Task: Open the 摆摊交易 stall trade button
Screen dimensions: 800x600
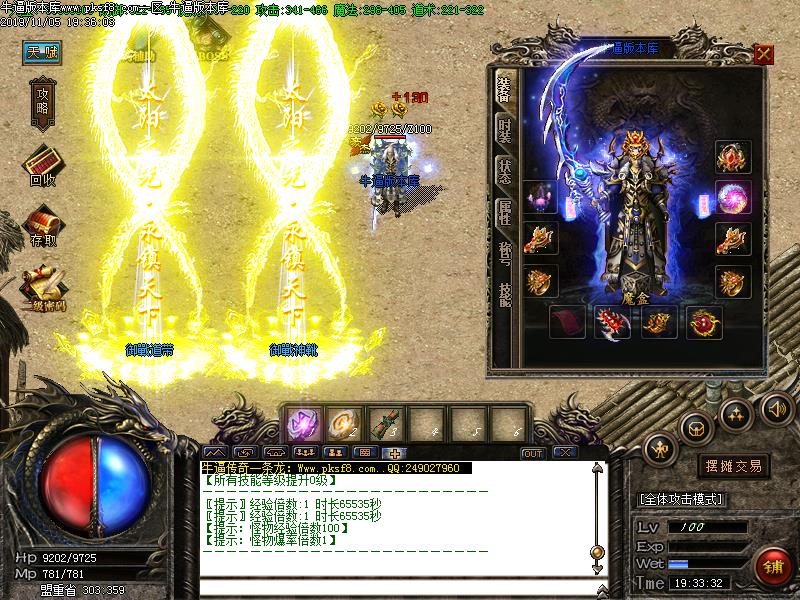Action: (734, 466)
